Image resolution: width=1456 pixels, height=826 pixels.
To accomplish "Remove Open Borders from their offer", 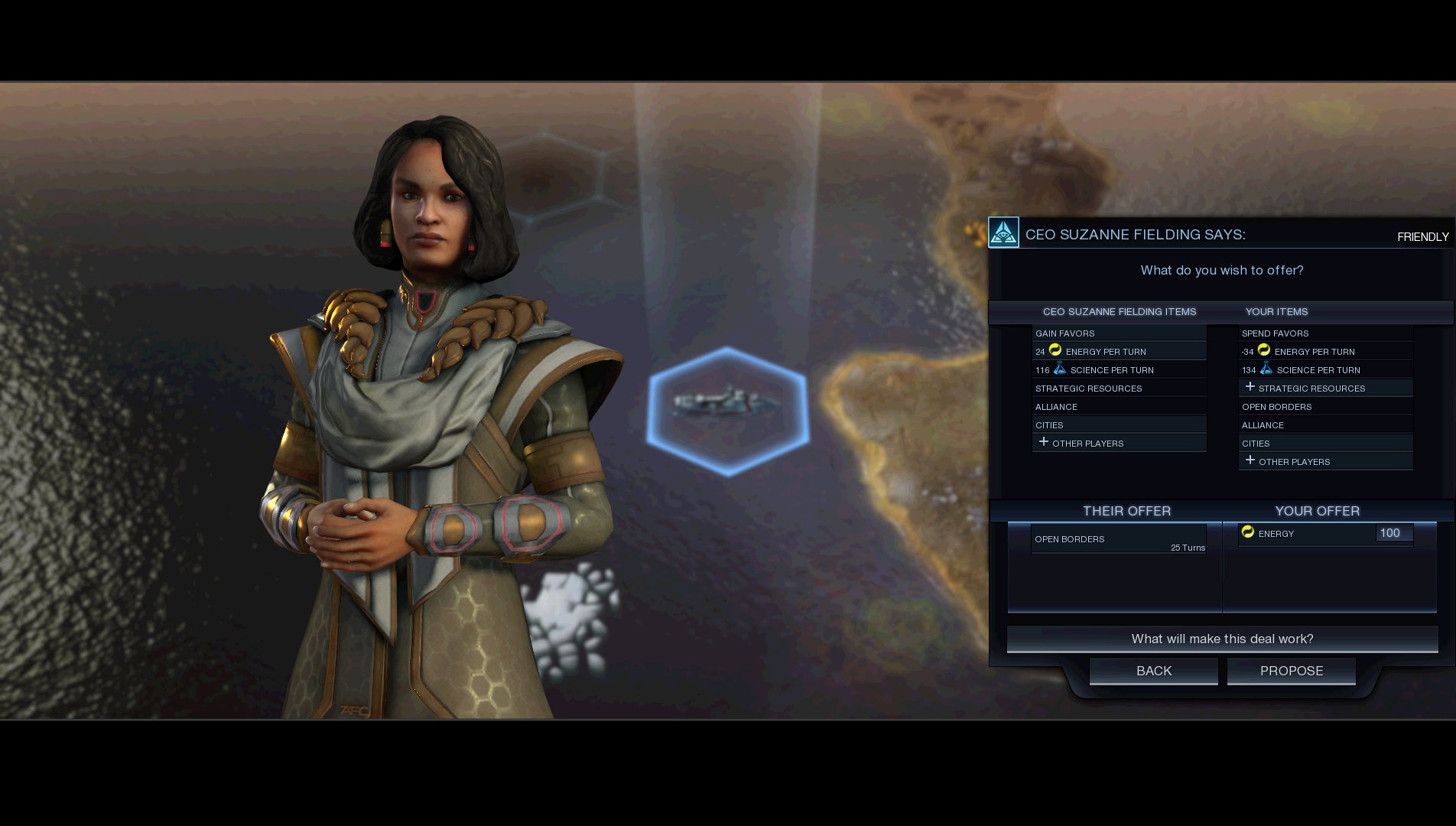I will [1118, 539].
